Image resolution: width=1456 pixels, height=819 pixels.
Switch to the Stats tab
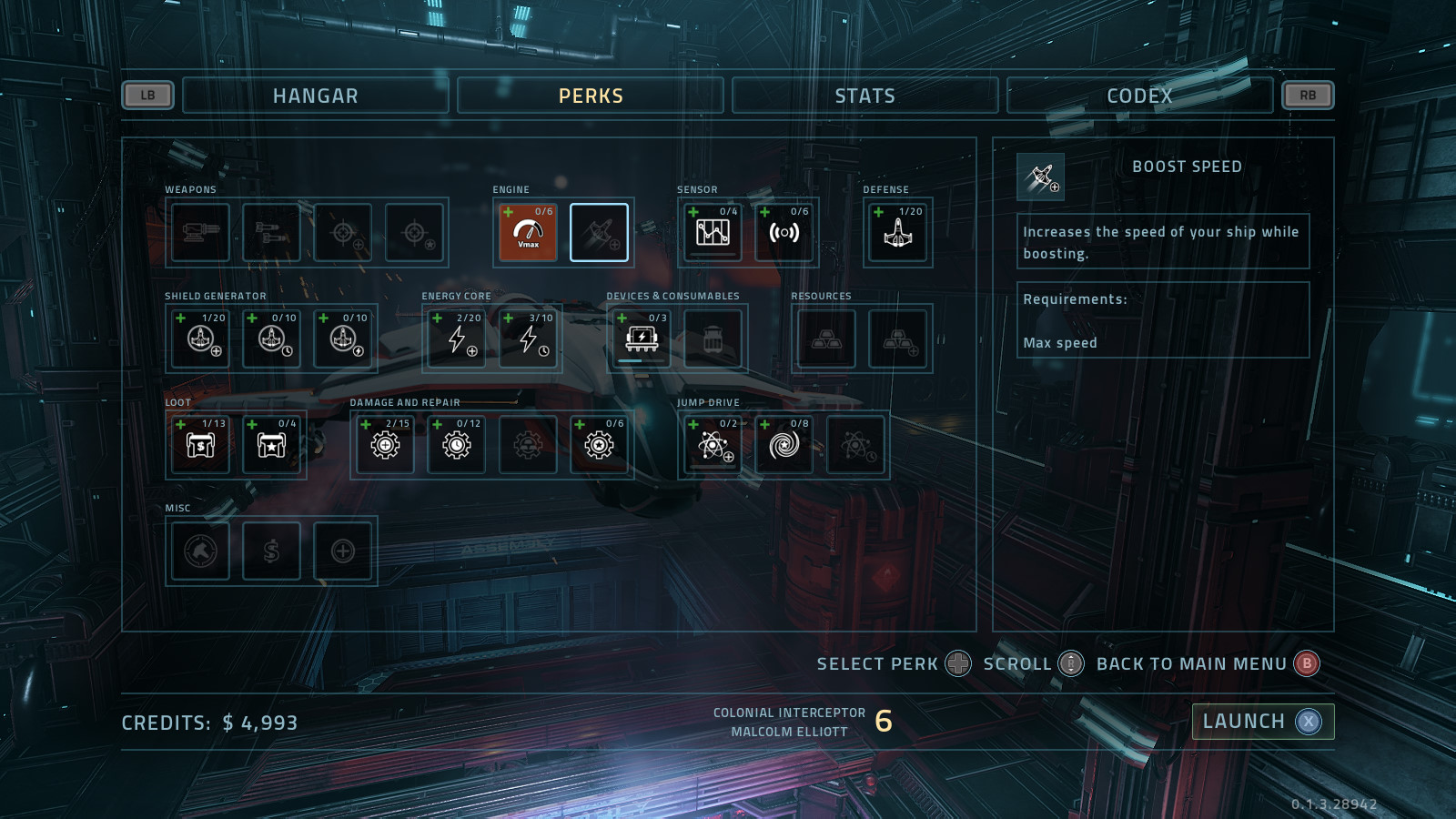click(x=864, y=96)
